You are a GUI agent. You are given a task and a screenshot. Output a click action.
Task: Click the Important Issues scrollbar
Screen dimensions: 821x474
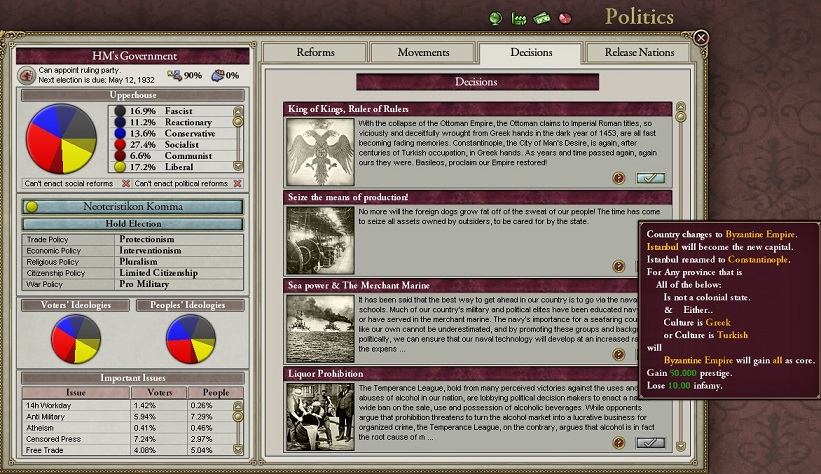point(239,425)
